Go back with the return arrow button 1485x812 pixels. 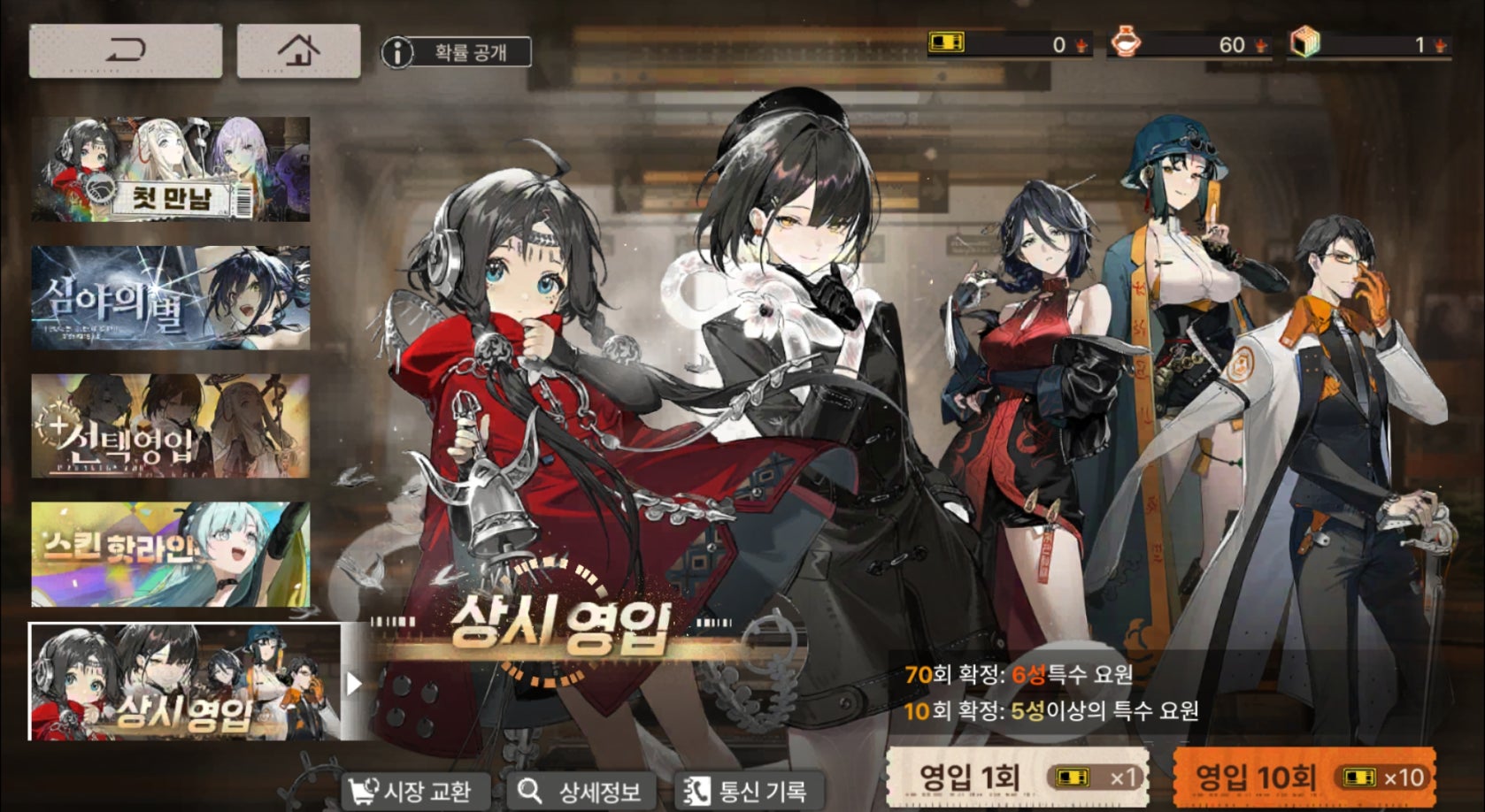125,51
